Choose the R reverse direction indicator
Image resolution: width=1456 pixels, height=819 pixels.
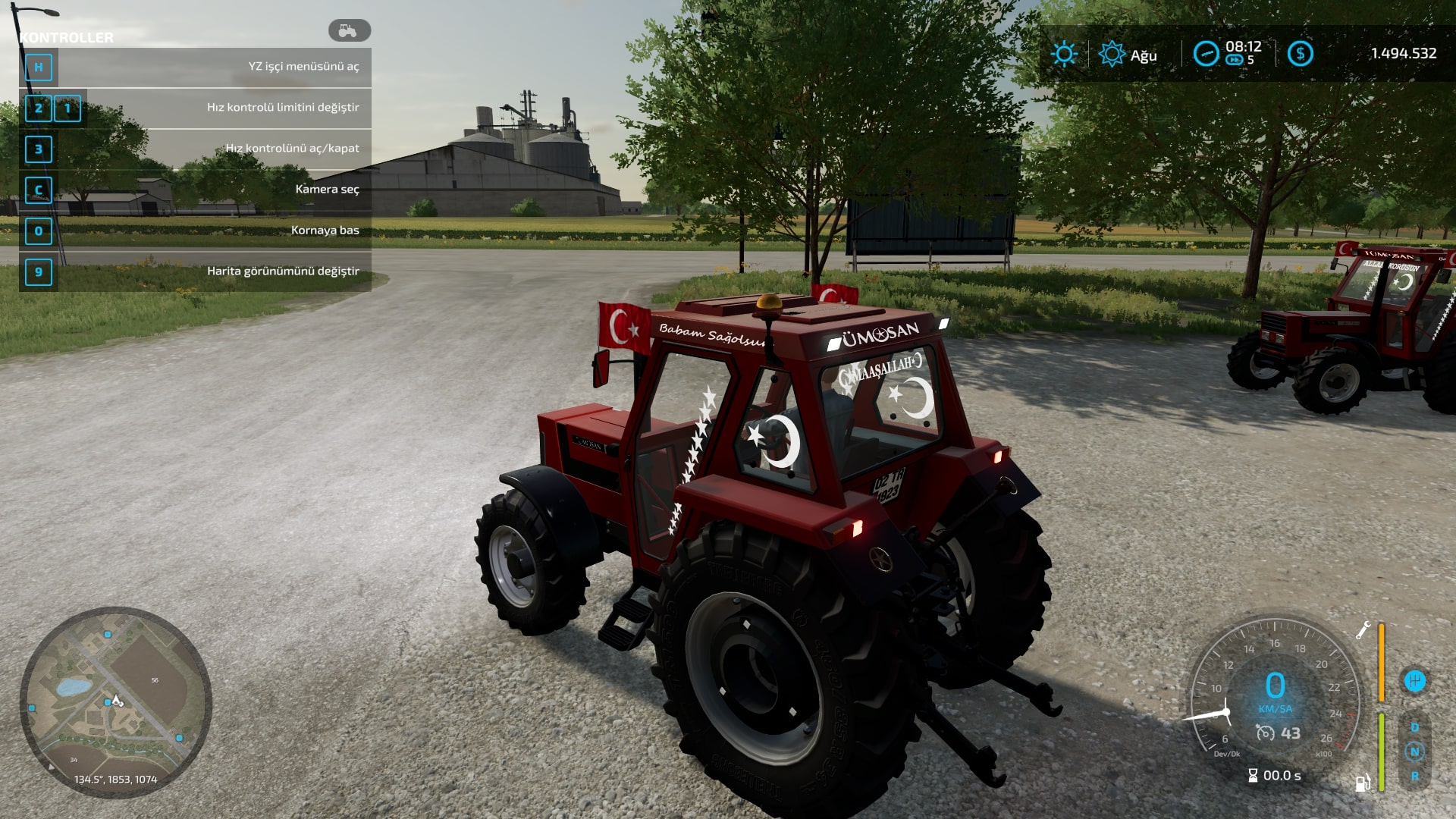coord(1414,777)
